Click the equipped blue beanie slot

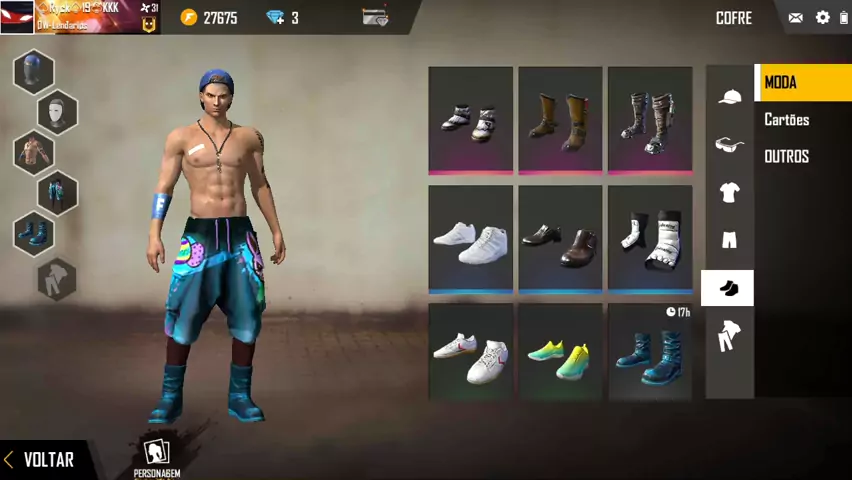pos(34,72)
